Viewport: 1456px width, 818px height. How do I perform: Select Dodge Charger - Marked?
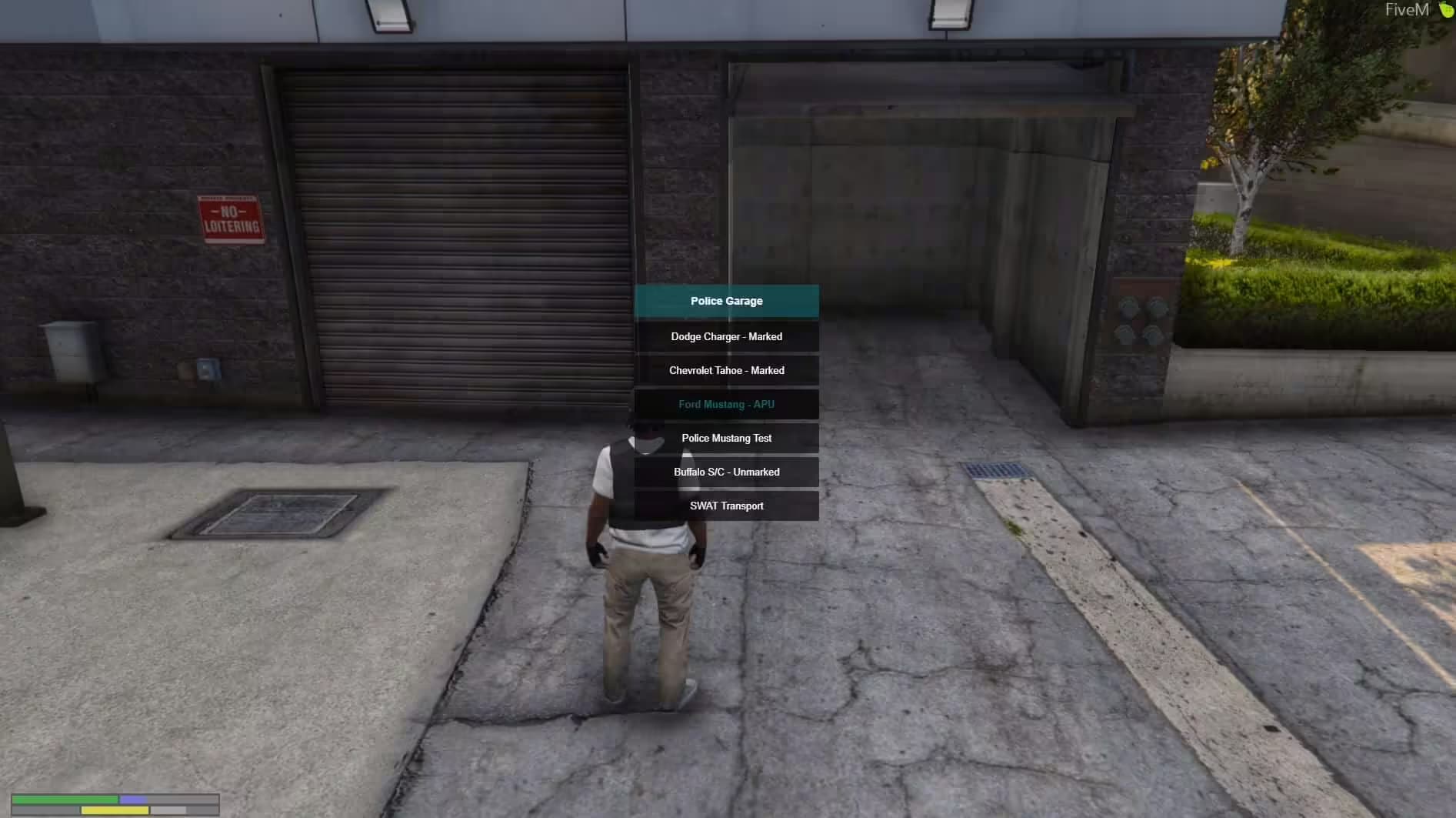coord(726,336)
